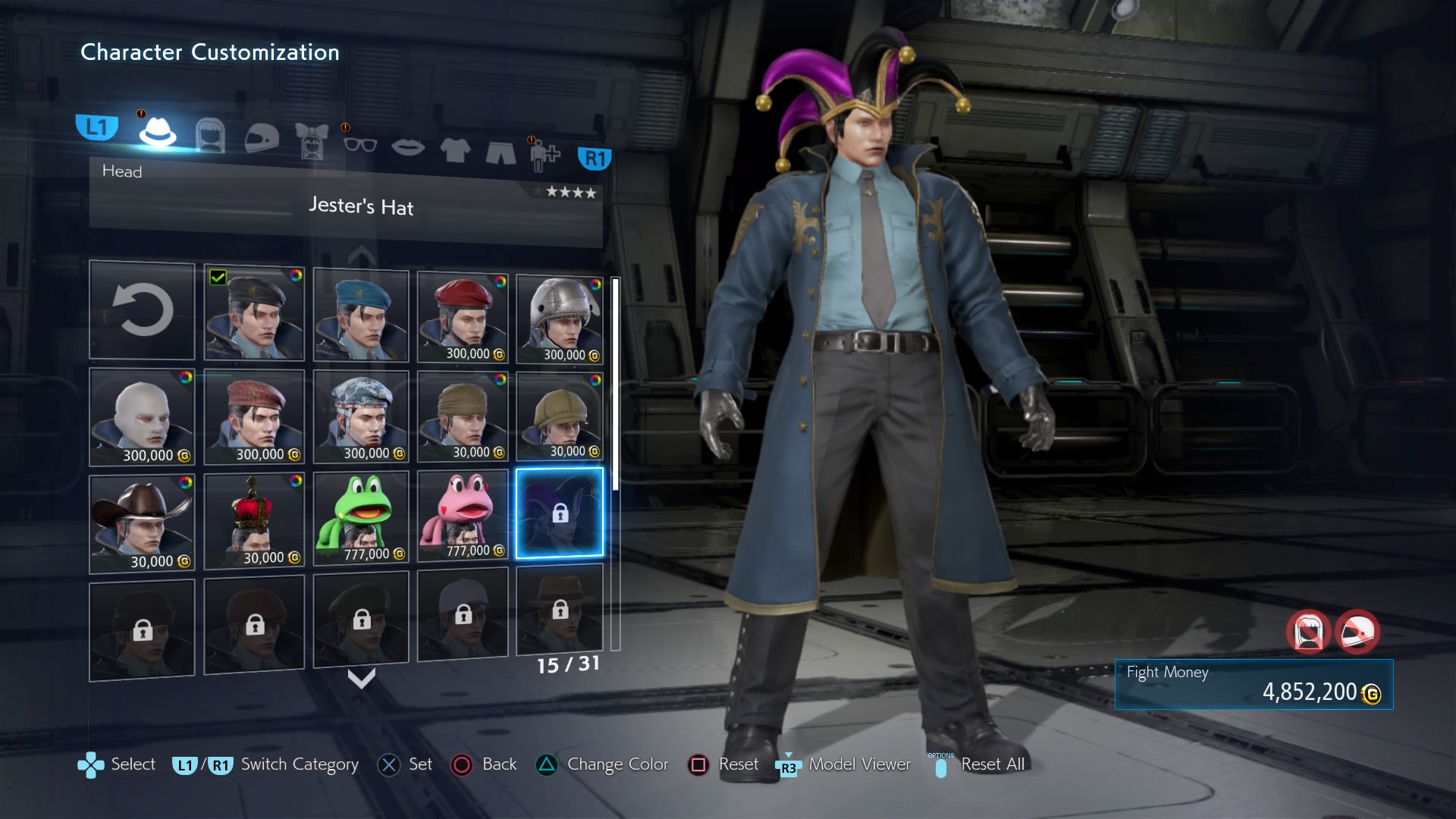The width and height of the screenshot is (1456, 819).
Task: Click the R1 switch category tab
Action: (595, 158)
